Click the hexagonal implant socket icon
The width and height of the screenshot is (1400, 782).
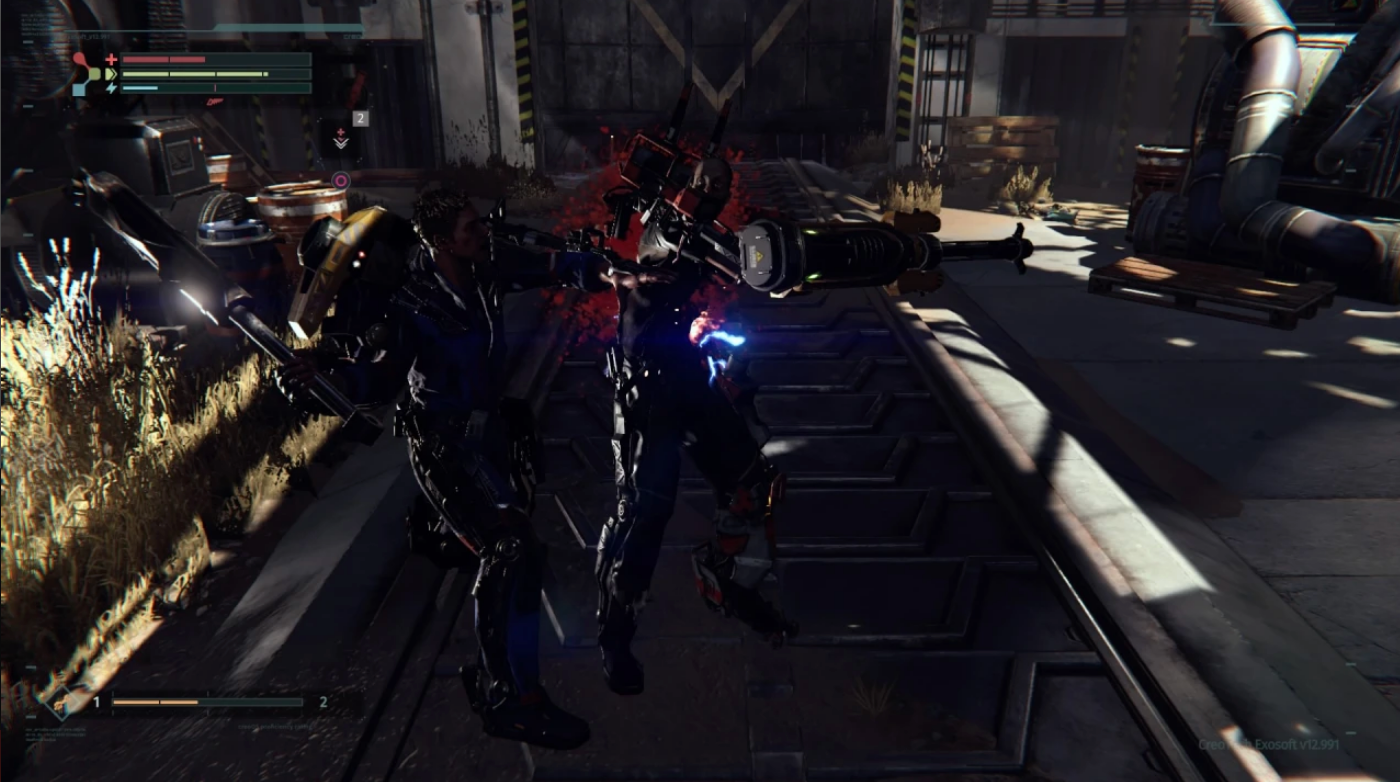95,73
